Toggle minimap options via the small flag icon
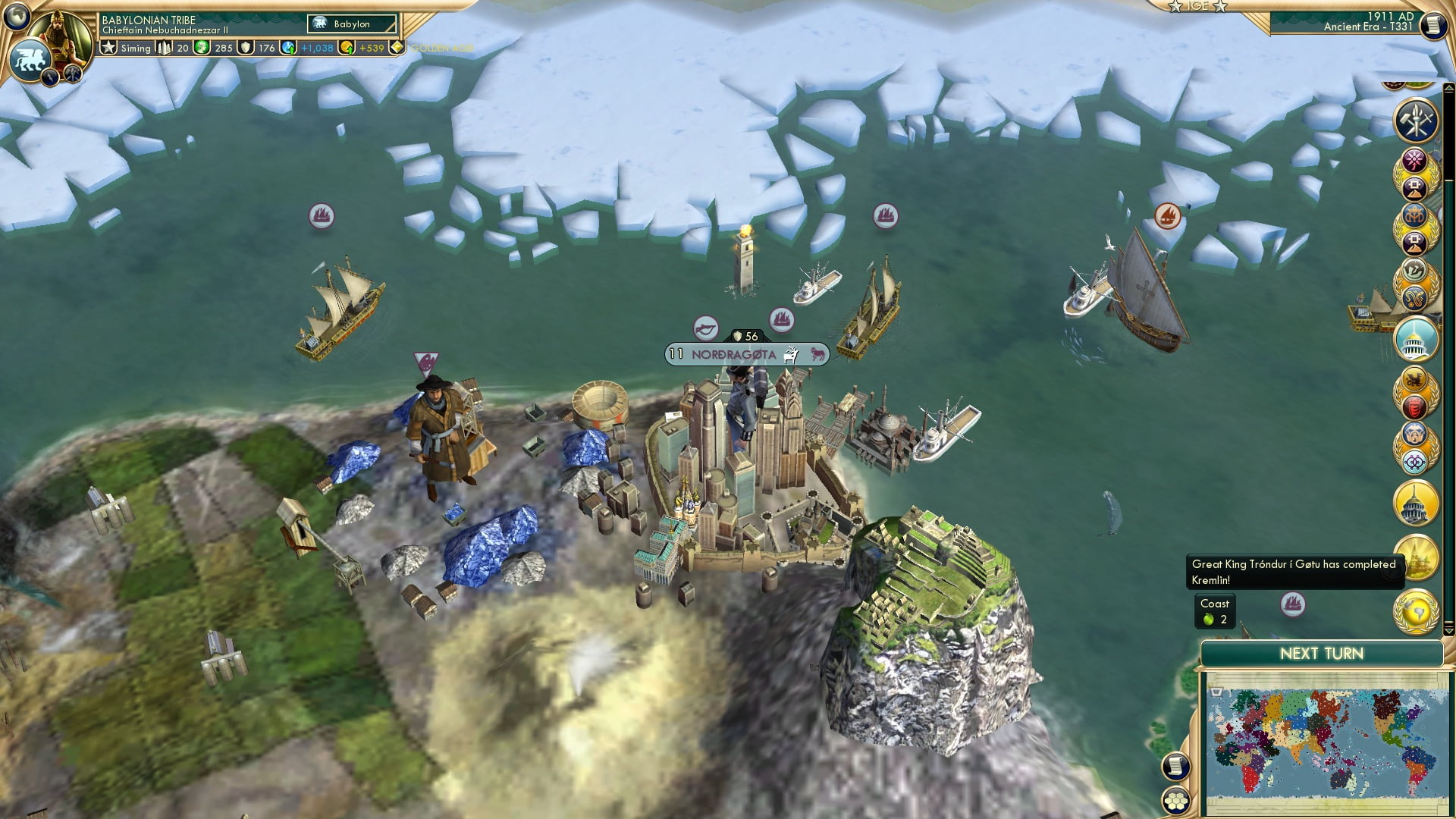 point(1216,692)
